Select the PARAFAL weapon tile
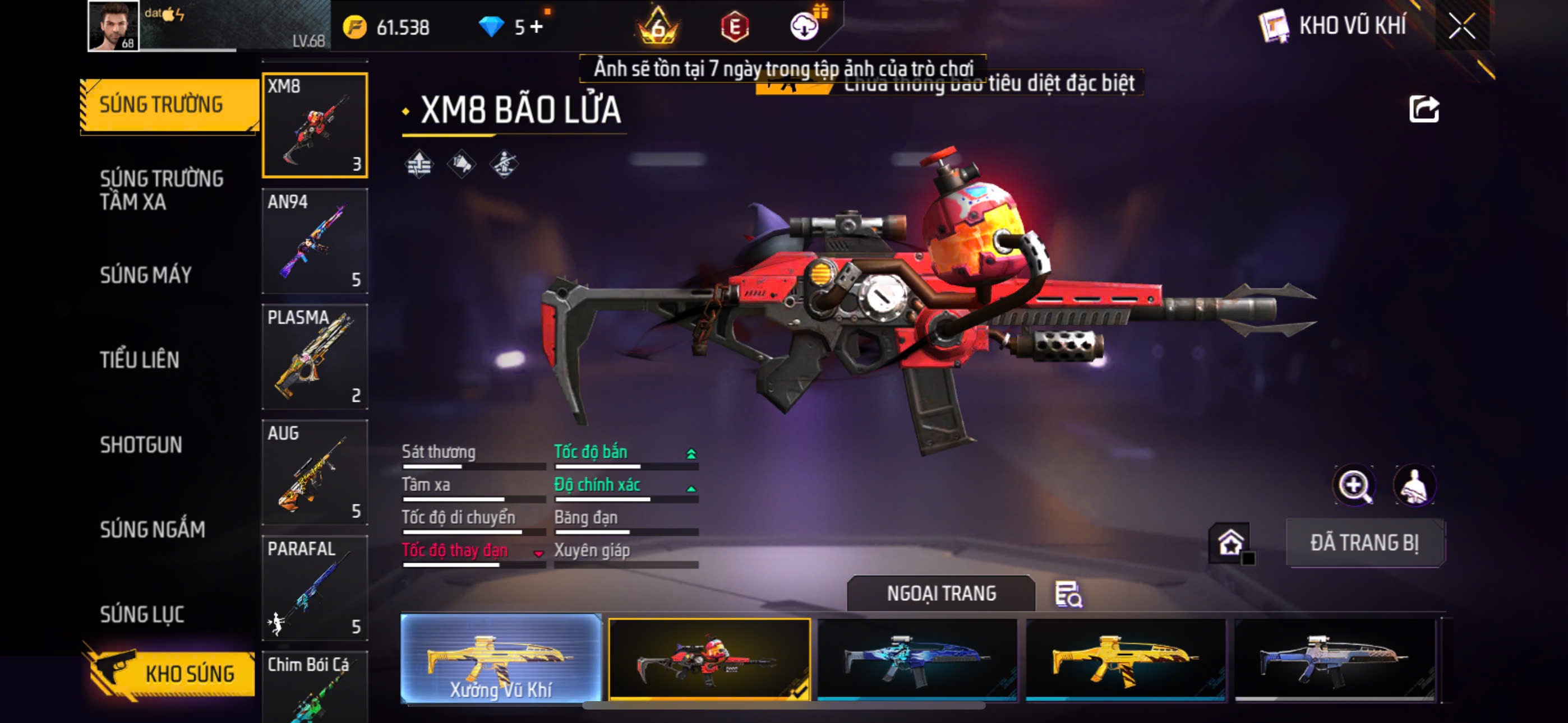 coord(315,588)
